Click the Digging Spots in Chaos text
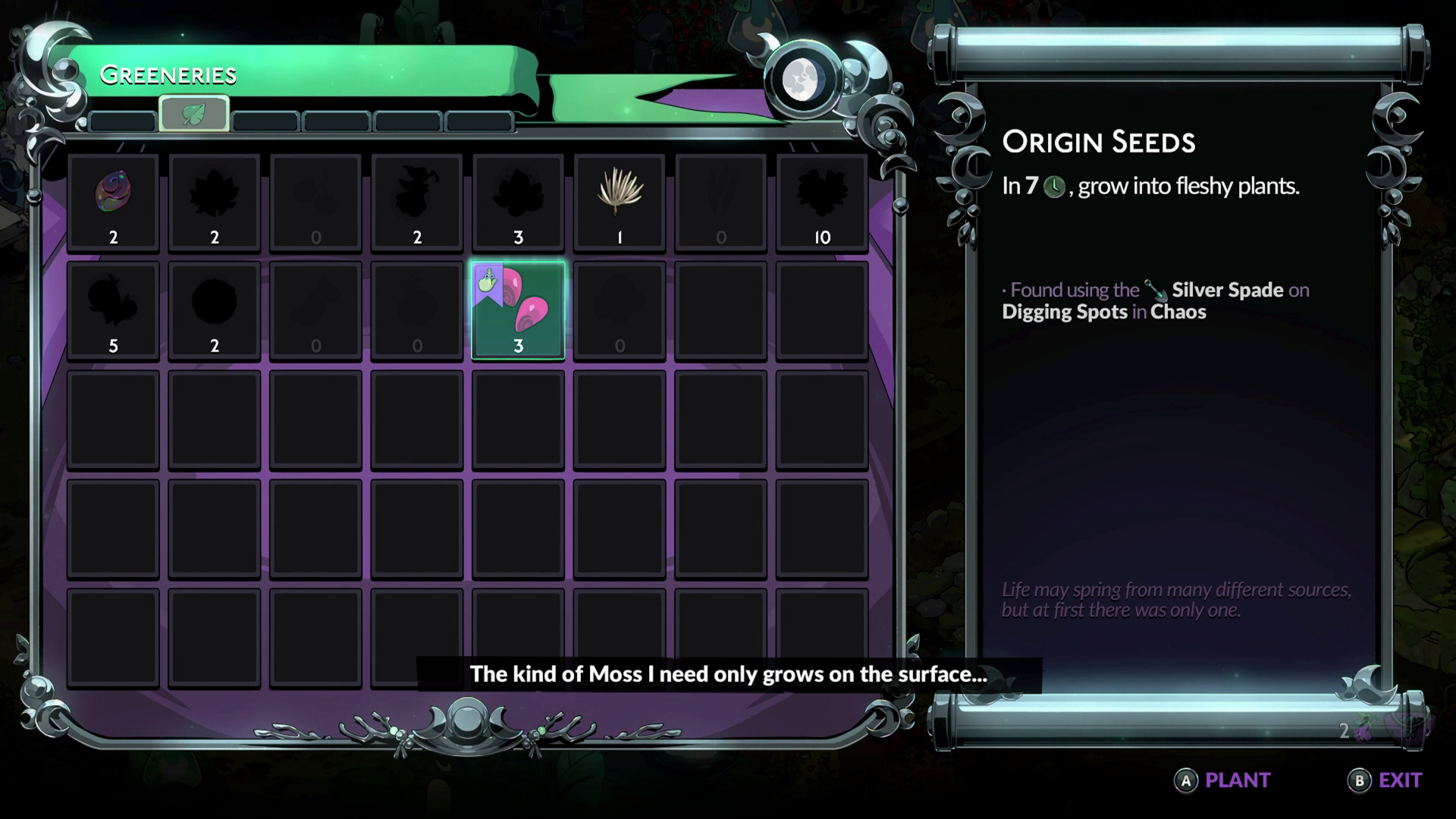This screenshot has width=1456, height=819. coord(1104,312)
